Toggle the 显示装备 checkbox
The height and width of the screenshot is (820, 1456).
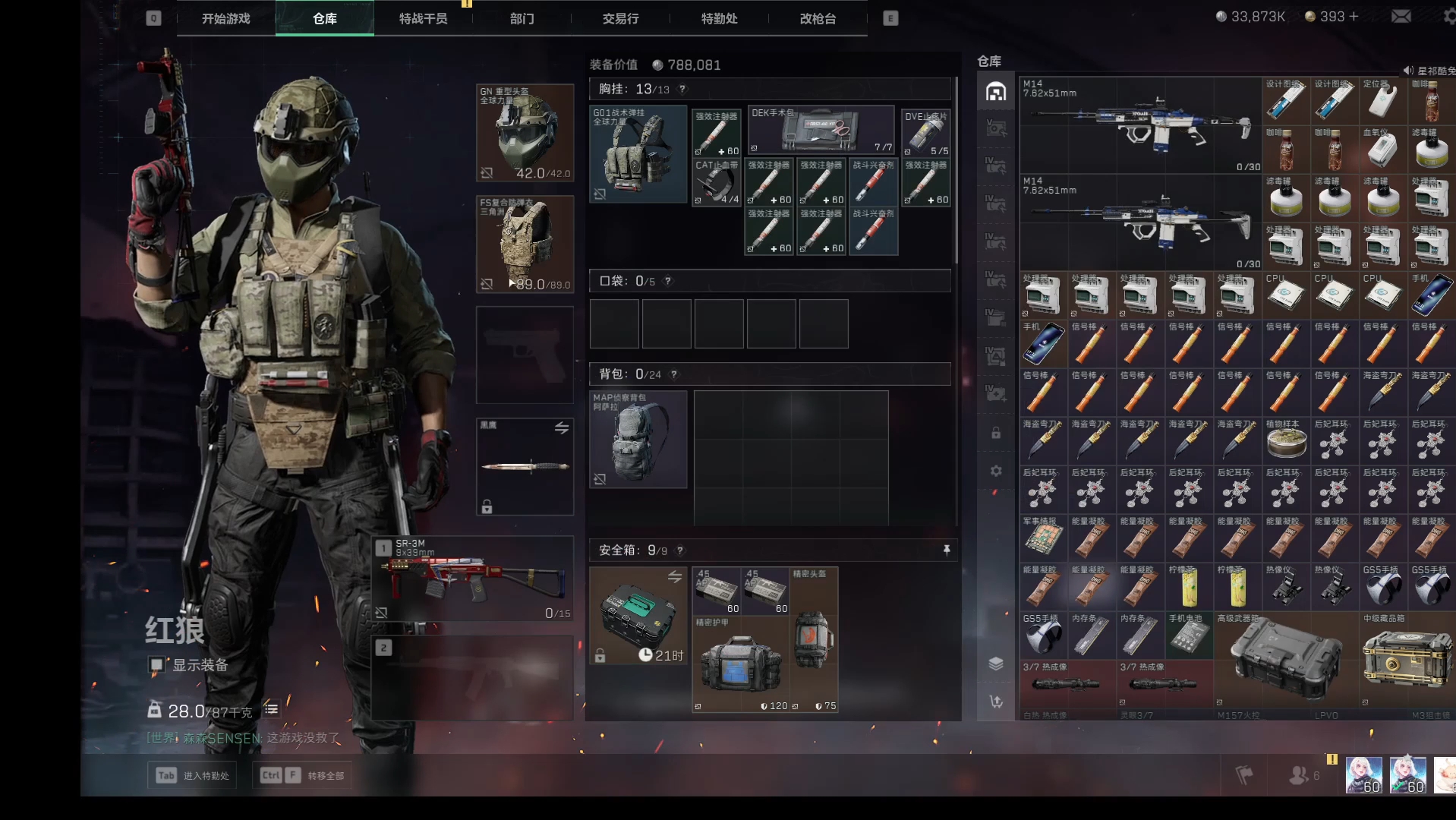pyautogui.click(x=156, y=665)
